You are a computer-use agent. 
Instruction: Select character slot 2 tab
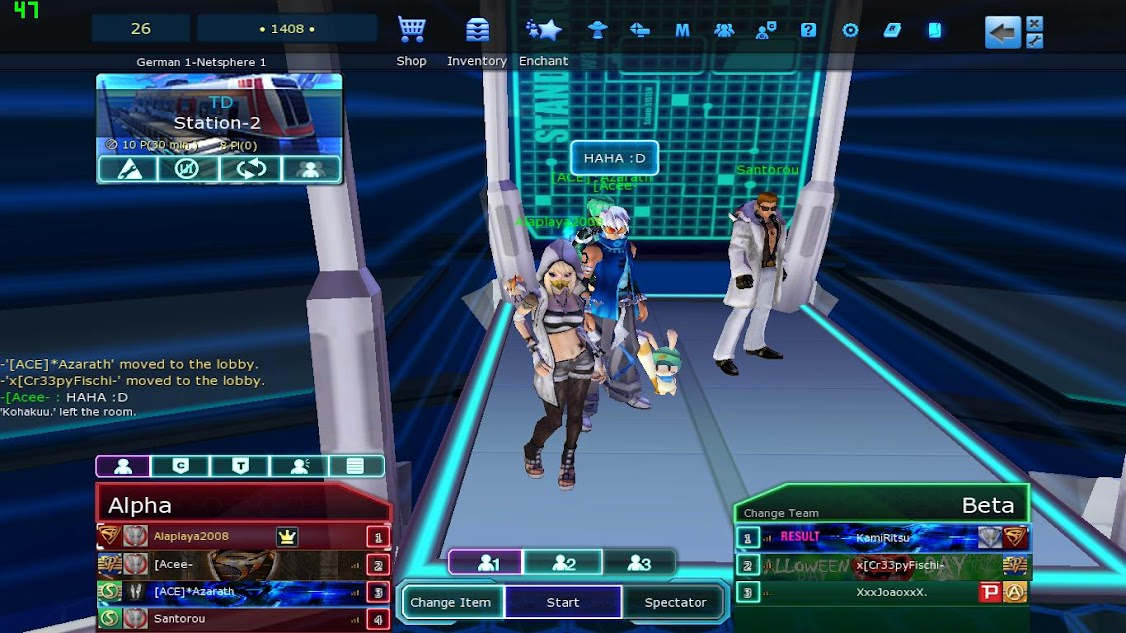coord(563,563)
